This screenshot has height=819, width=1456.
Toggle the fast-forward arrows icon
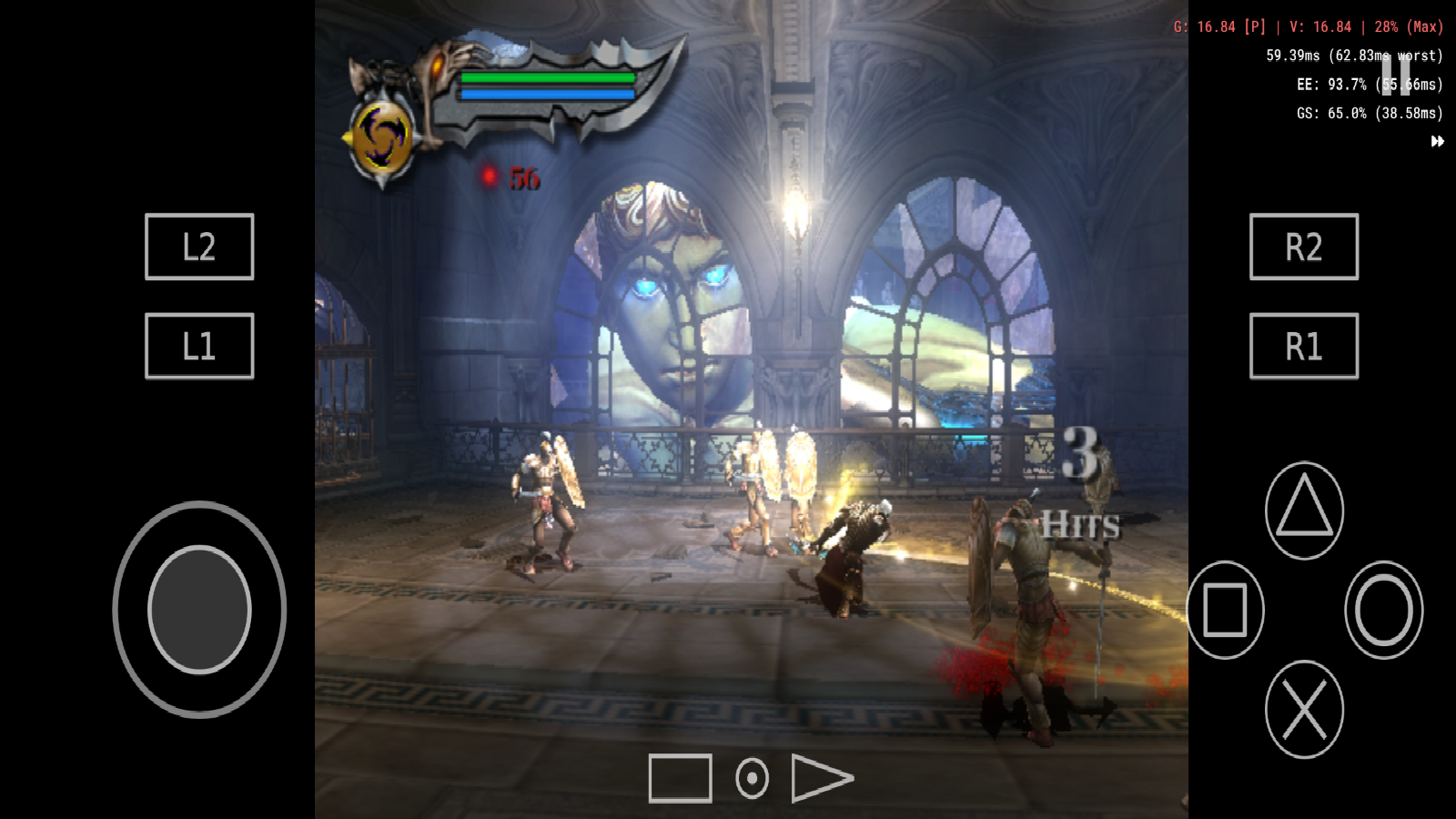pyautogui.click(x=1437, y=141)
